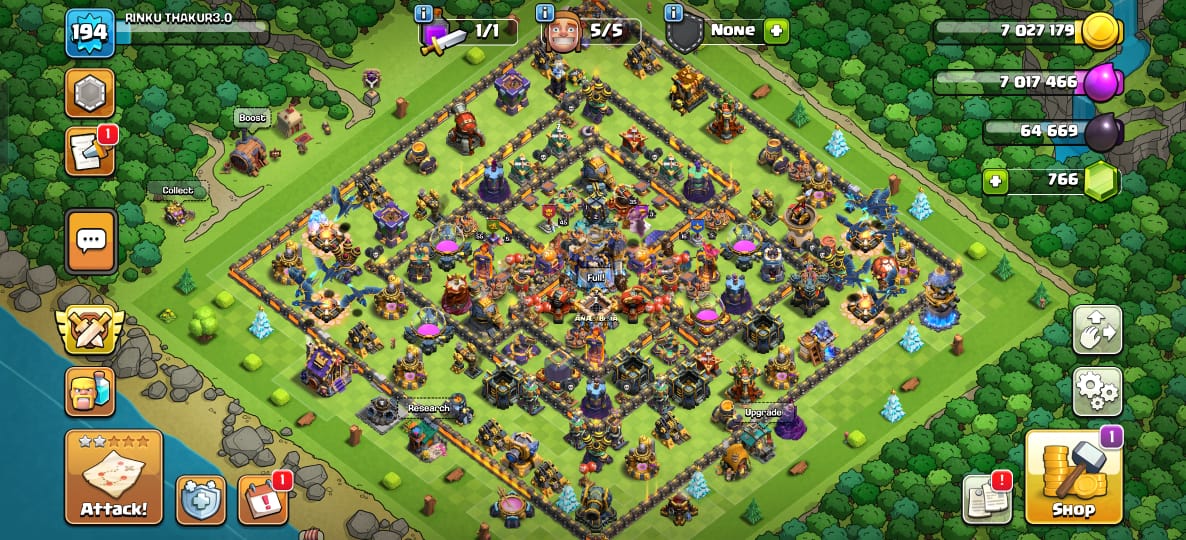Open the chat speech bubble panel
The image size is (1186, 540).
point(91,241)
